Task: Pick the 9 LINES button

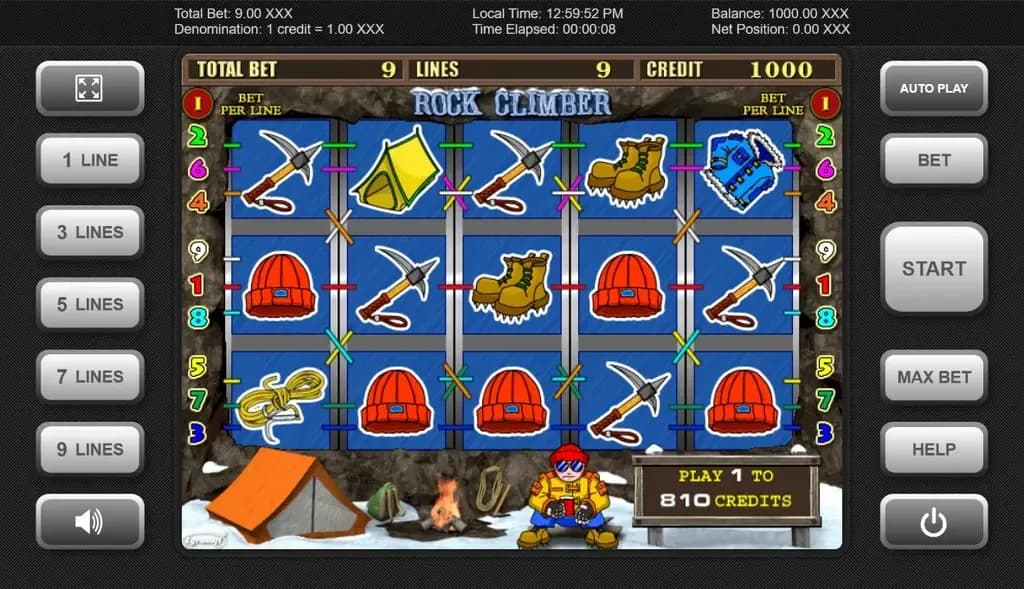Action: tap(90, 449)
